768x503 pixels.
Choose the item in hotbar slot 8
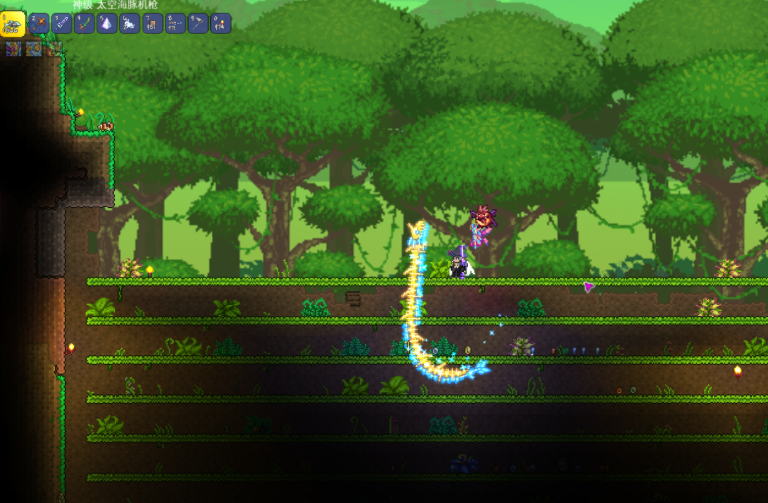pyautogui.click(x=176, y=23)
